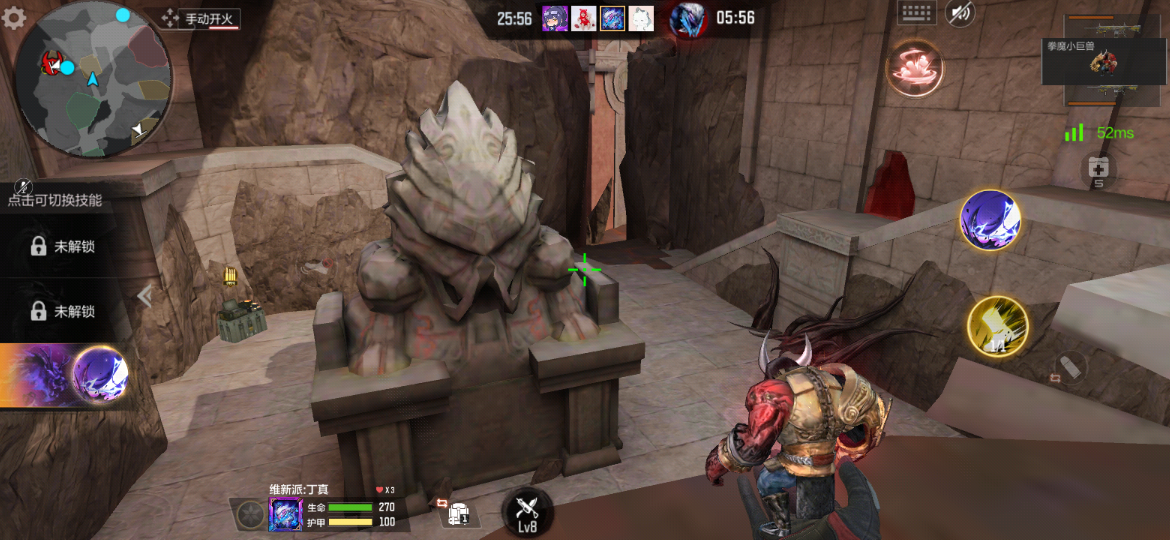Tap the grey emblem beside the avatar
Screen dimensions: 1170x540
click(x=247, y=514)
